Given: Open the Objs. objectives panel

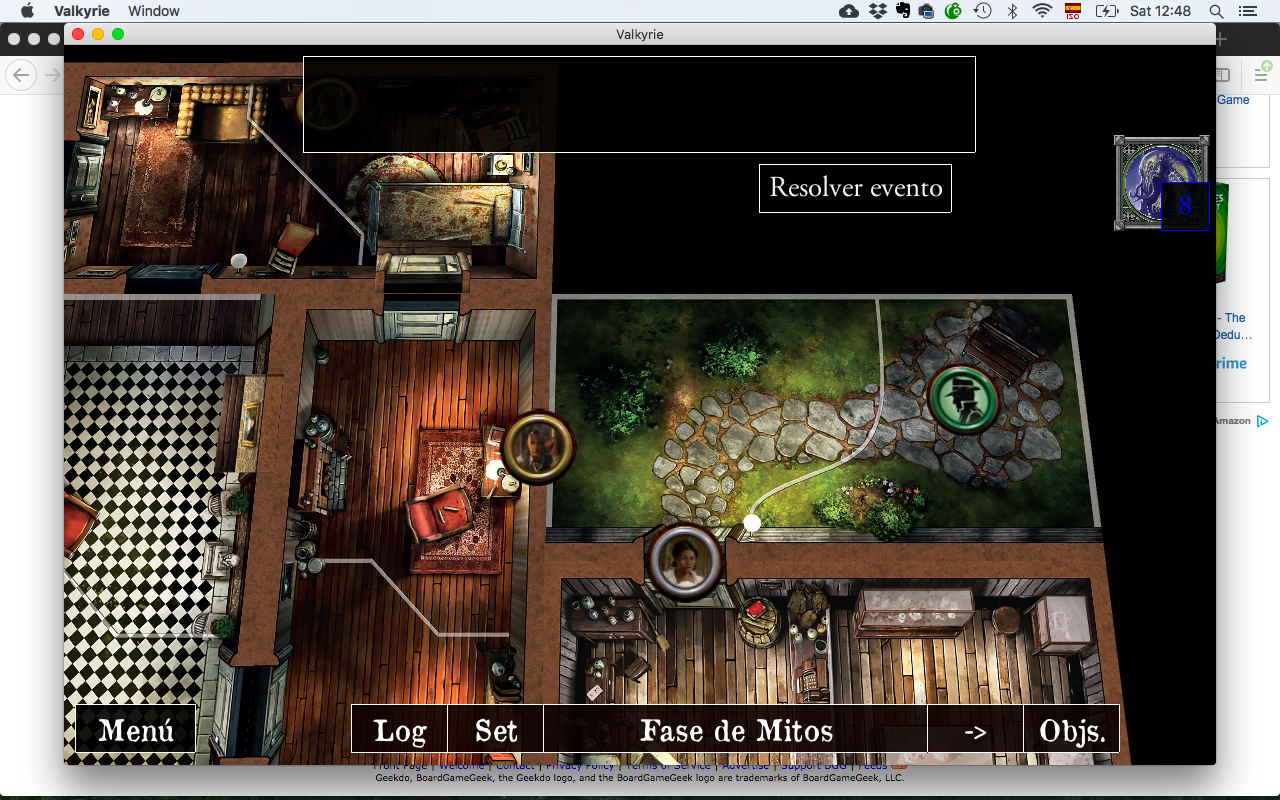Looking at the screenshot, I should click(1070, 729).
